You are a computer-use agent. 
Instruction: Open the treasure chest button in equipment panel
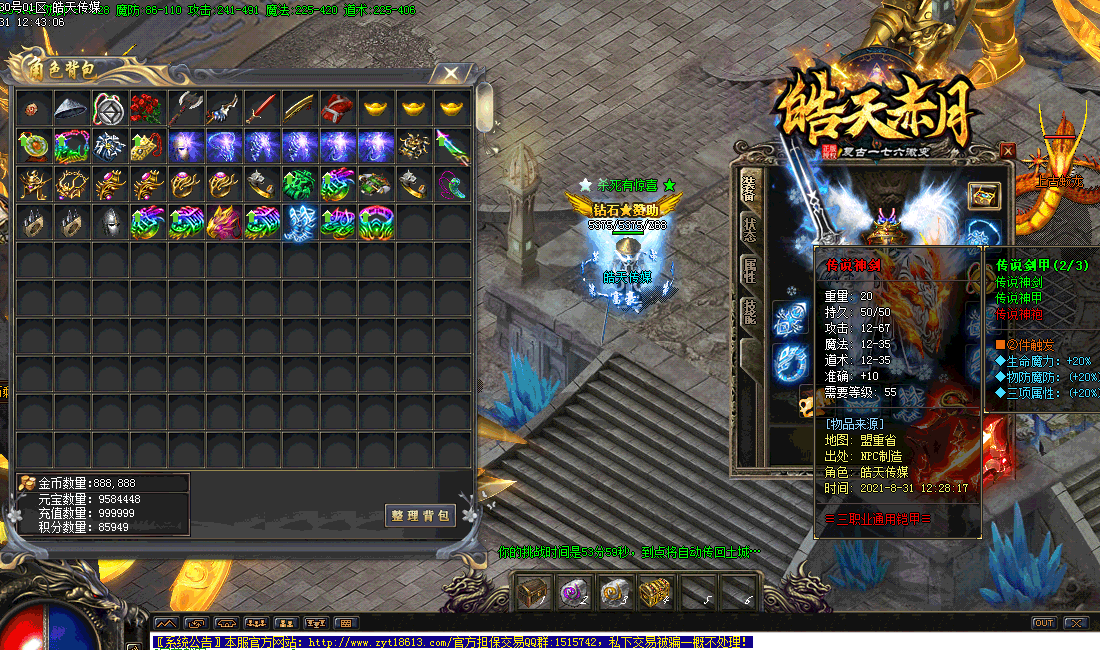[984, 196]
